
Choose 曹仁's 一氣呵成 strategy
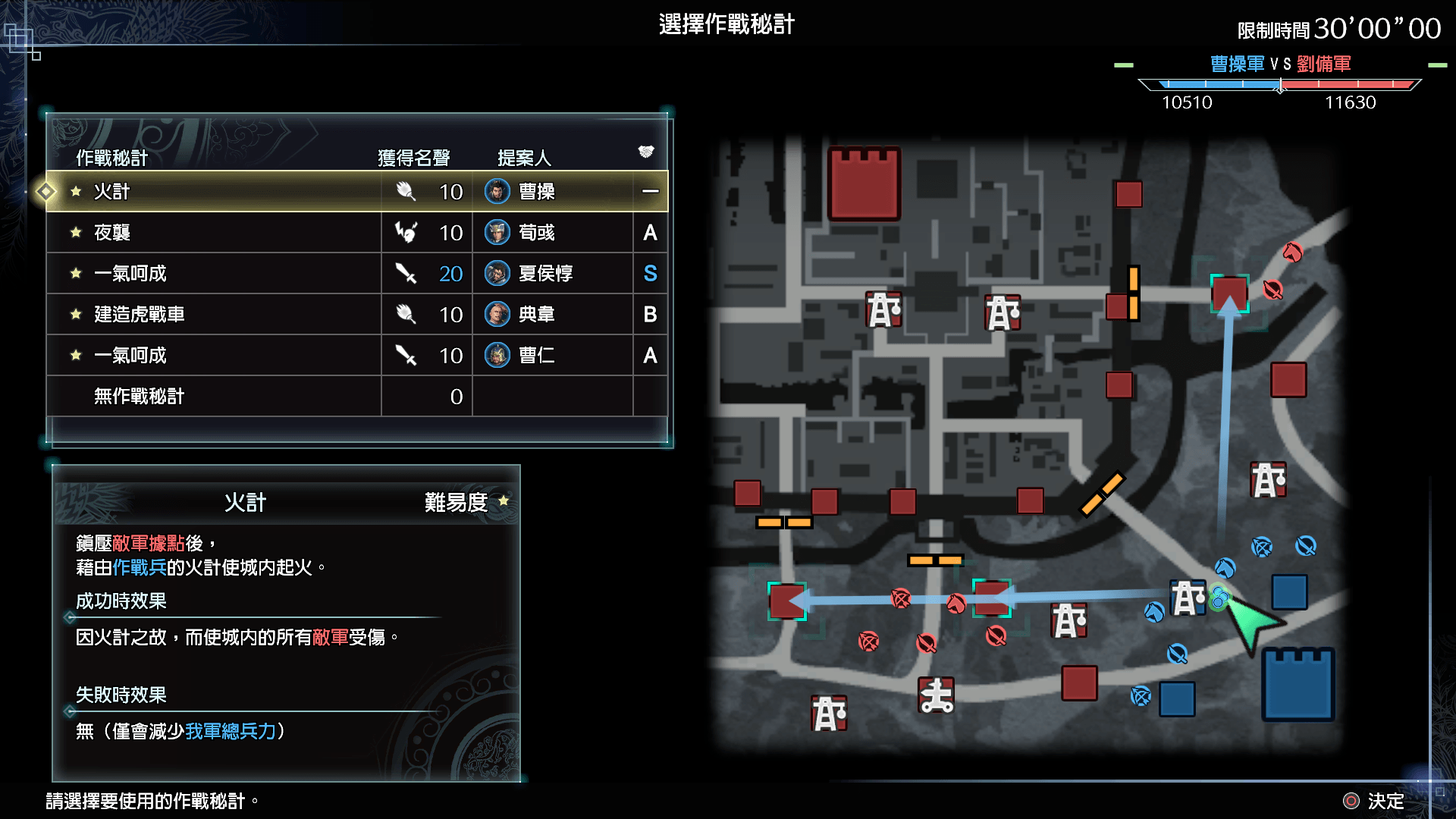(x=356, y=356)
